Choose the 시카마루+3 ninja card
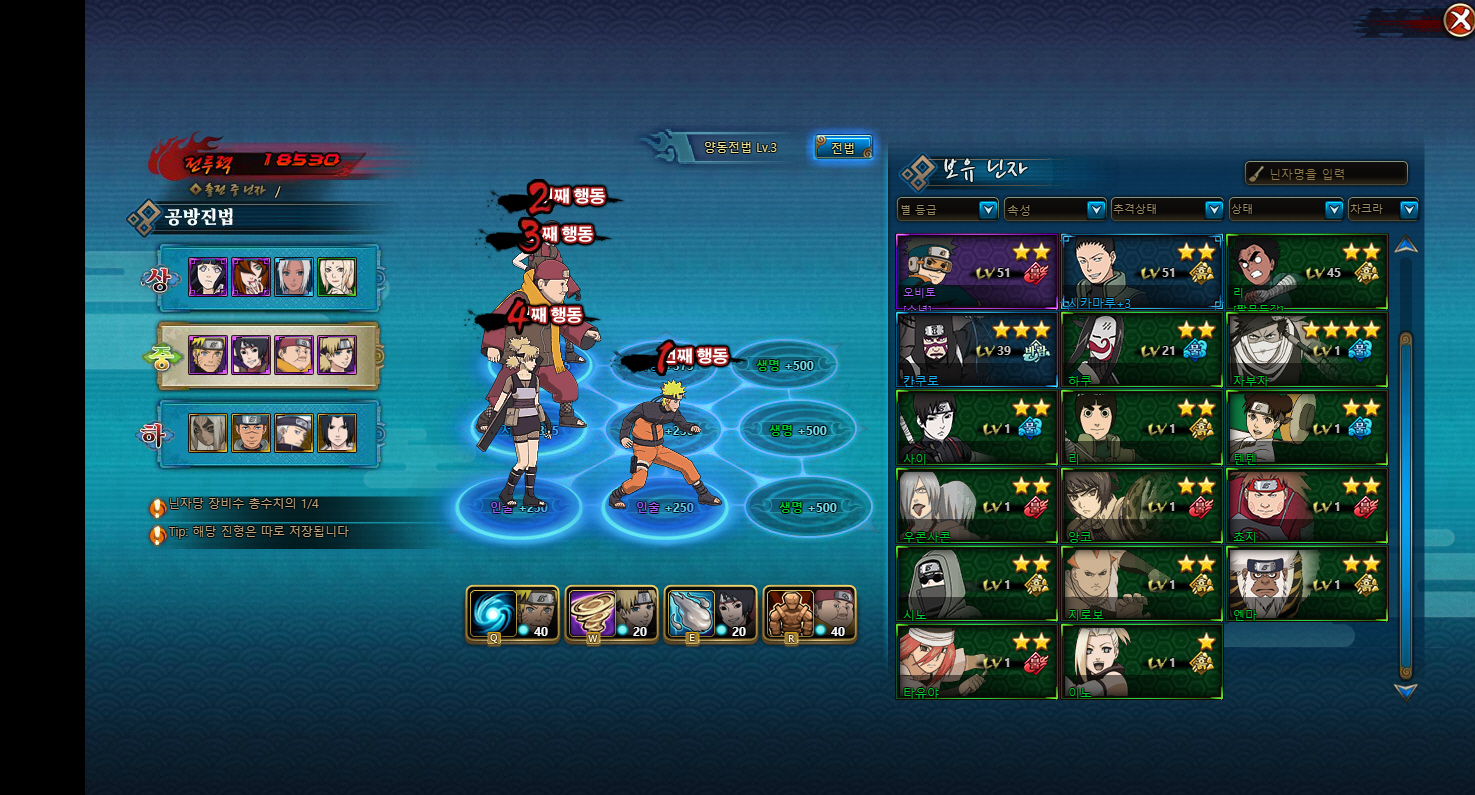Screen dimensions: 1475x795 [1141, 272]
